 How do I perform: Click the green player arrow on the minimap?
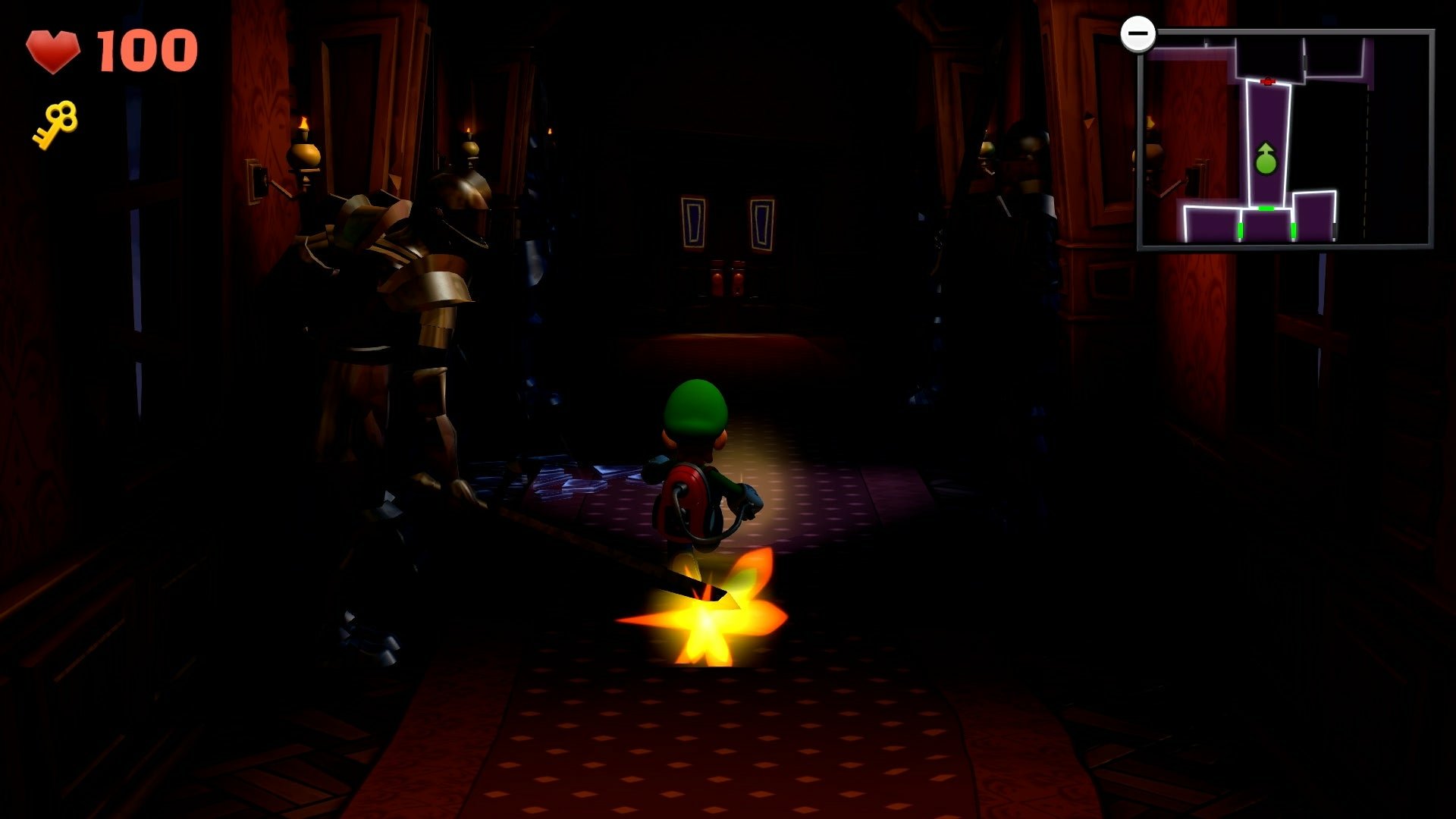point(1265,159)
